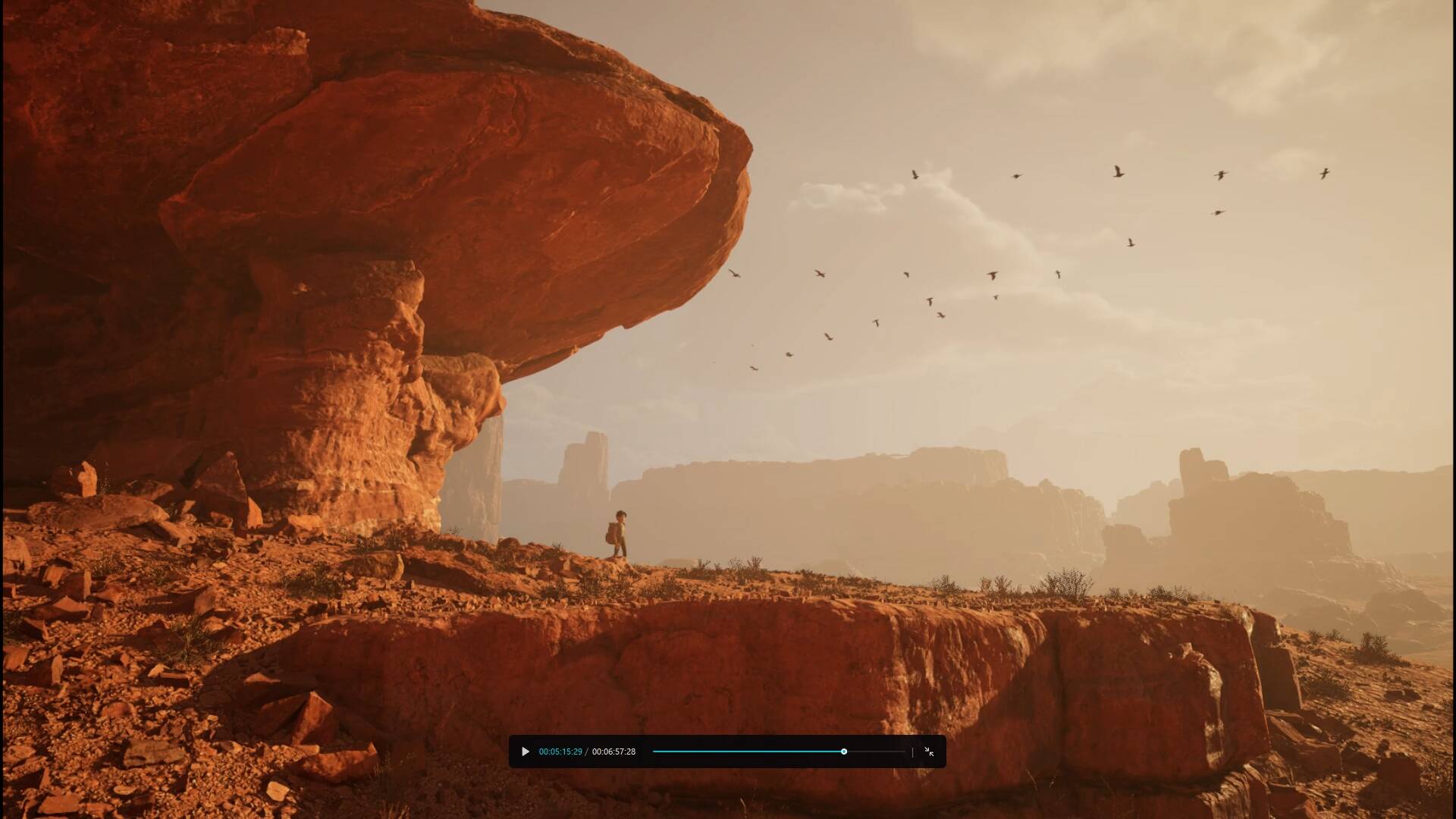Screen dimensions: 1456x819
Task: Click the play button in the video player
Action: [525, 752]
